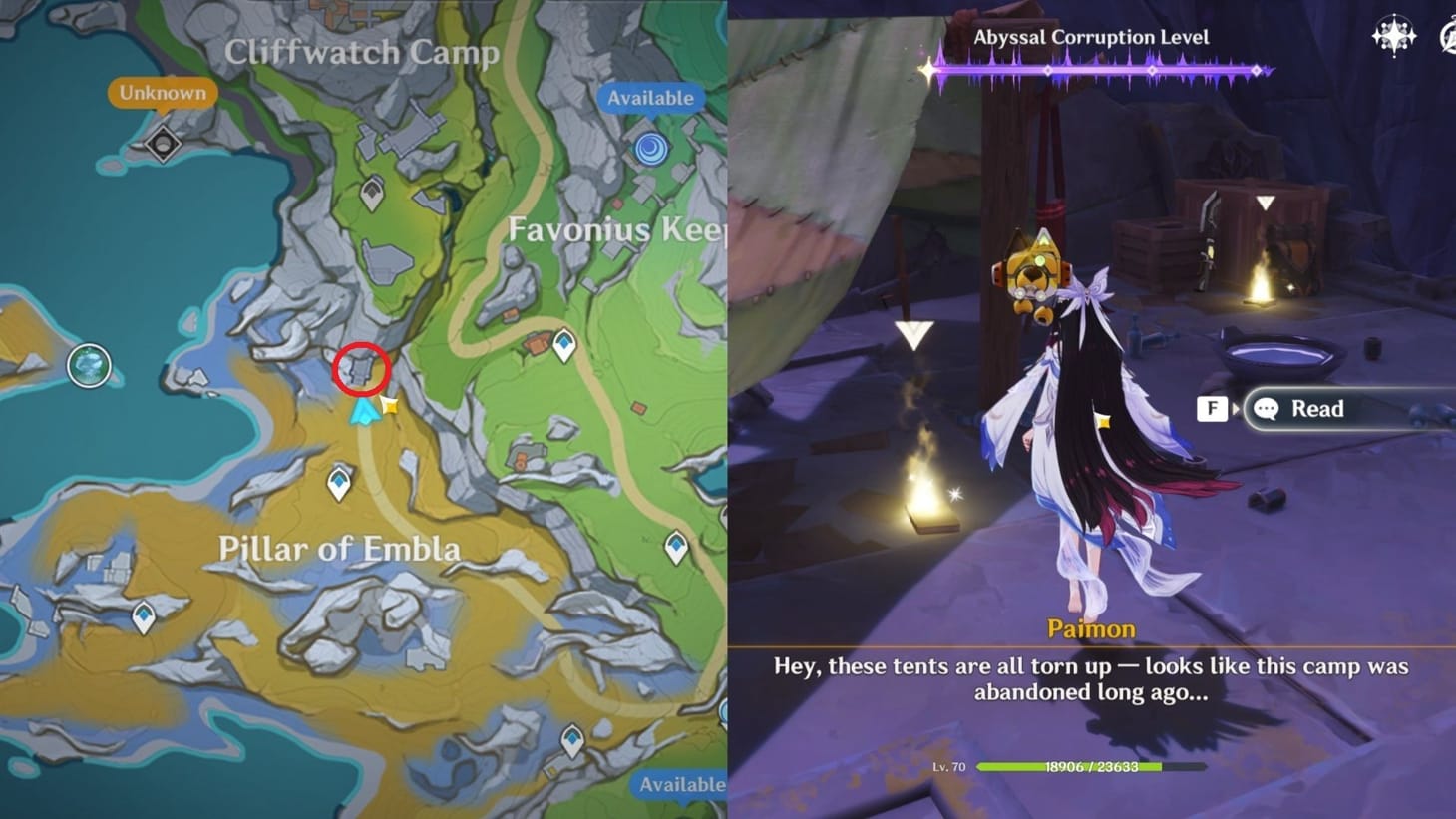Click the blue player position arrow on the map
The width and height of the screenshot is (1456, 819).
[x=365, y=409]
